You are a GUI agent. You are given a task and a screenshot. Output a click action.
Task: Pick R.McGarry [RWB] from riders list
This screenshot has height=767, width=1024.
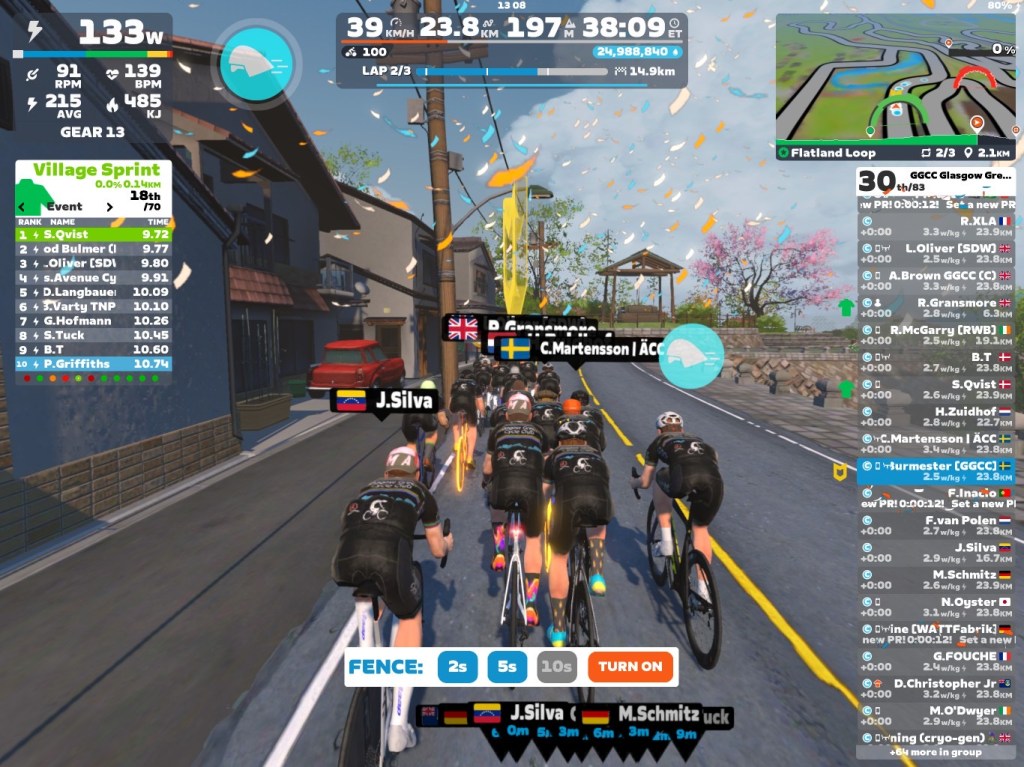tap(936, 334)
